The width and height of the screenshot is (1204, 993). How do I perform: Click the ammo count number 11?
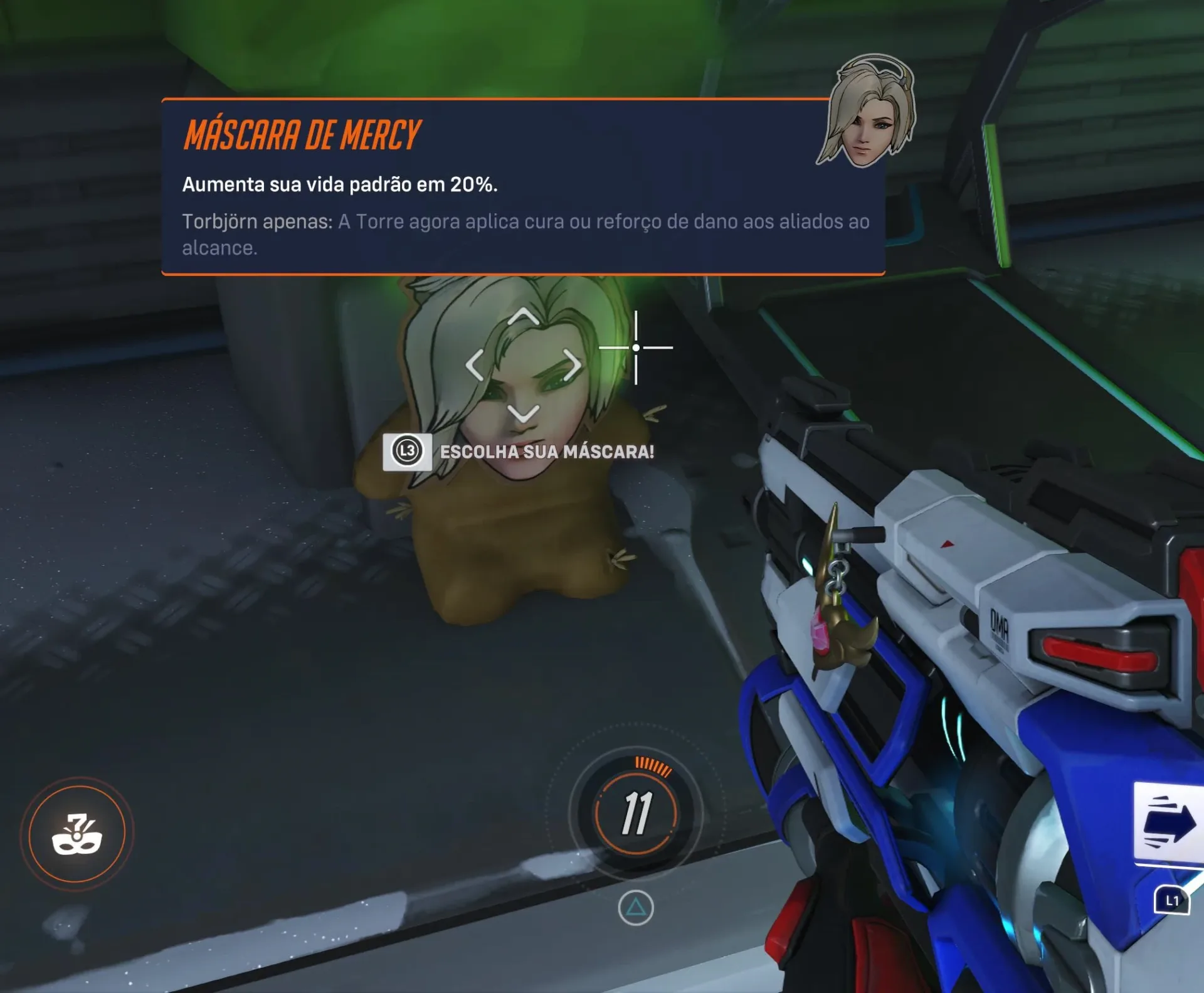coord(638,814)
